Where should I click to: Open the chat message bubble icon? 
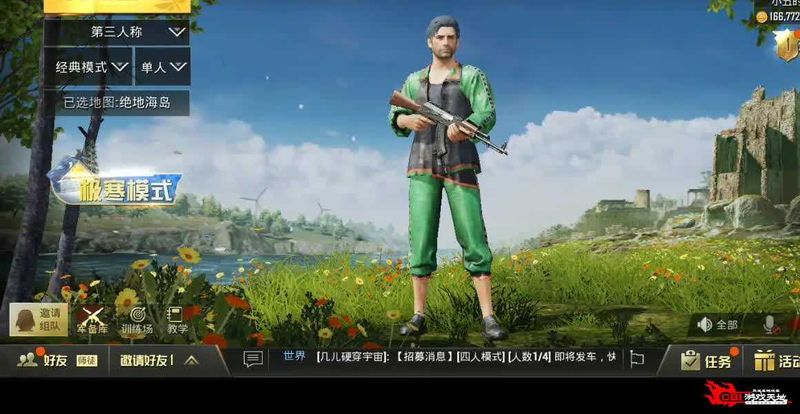(254, 358)
